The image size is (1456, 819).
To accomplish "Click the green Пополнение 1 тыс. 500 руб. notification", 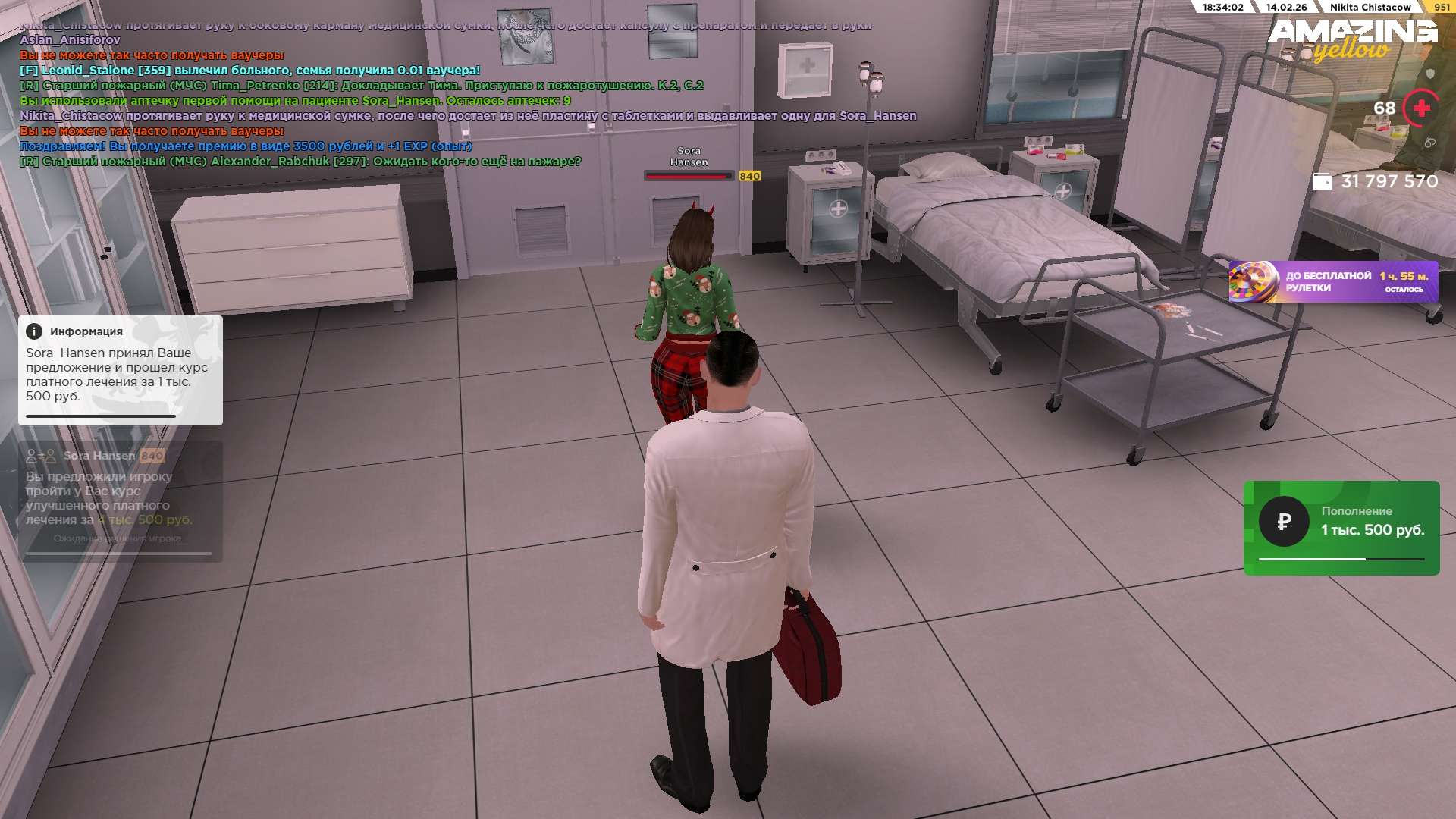I will click(1341, 528).
